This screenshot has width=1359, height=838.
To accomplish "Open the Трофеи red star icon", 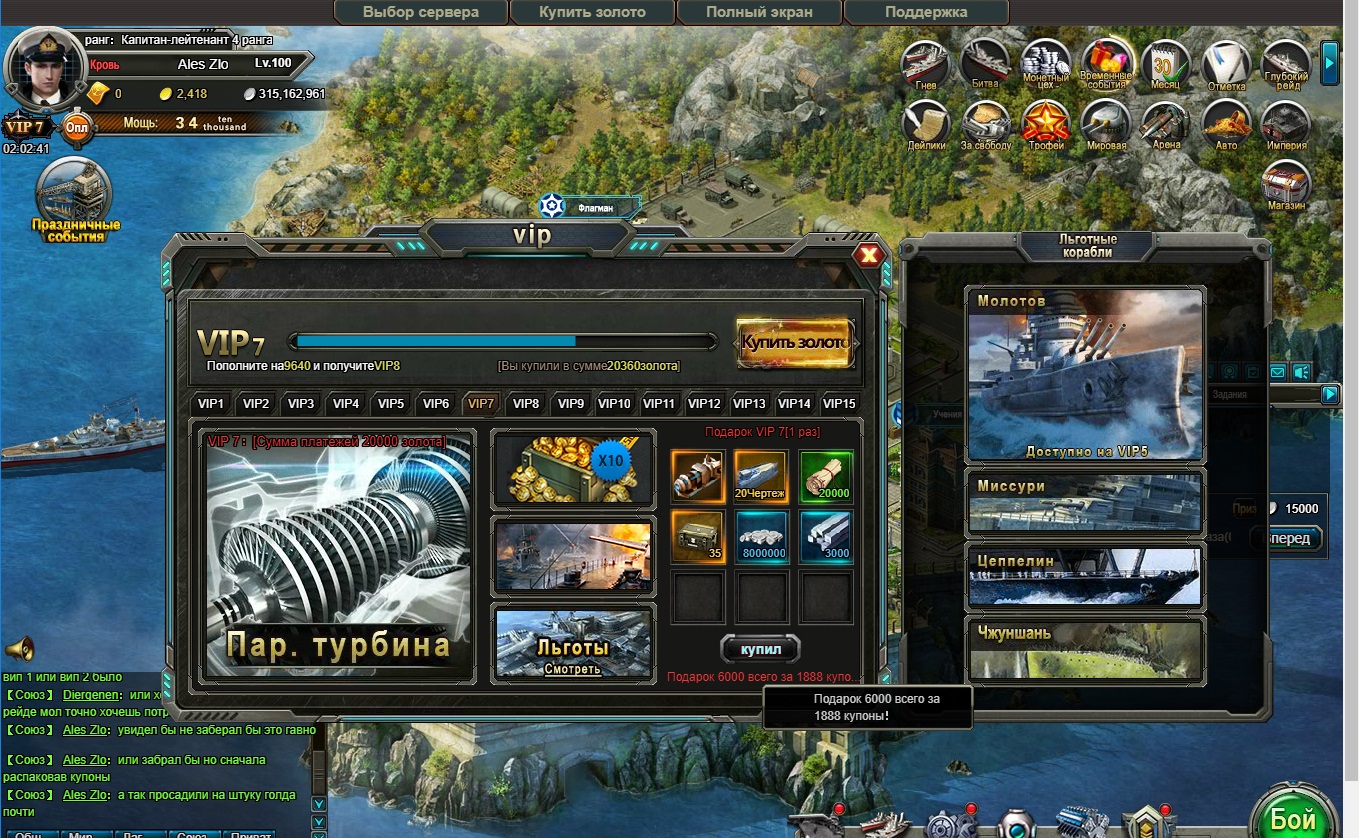I will [1046, 125].
